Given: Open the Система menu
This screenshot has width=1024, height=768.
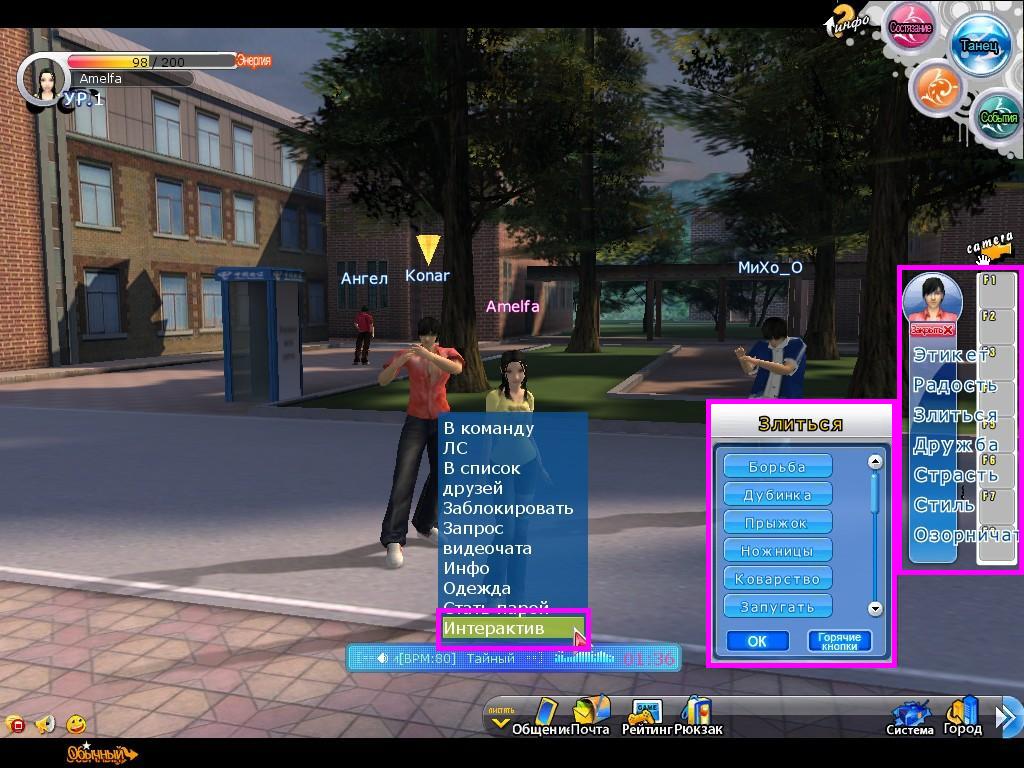Looking at the screenshot, I should [910, 717].
